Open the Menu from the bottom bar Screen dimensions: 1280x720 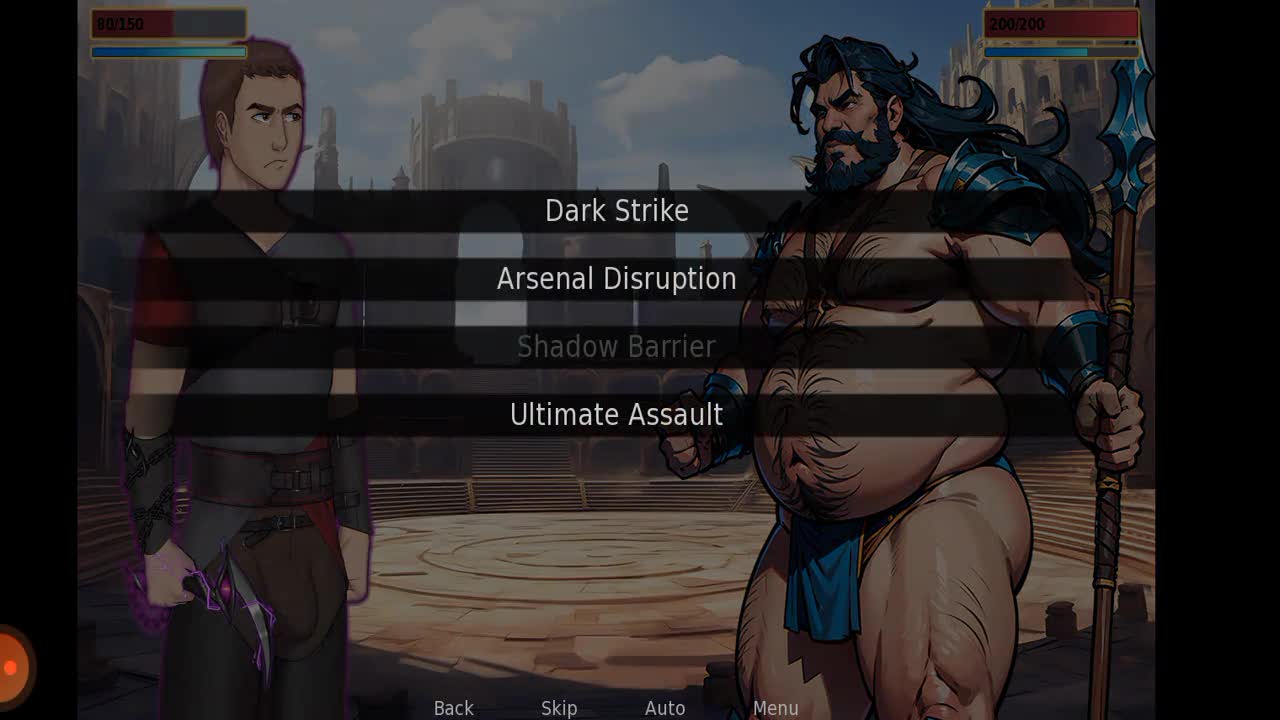point(775,708)
